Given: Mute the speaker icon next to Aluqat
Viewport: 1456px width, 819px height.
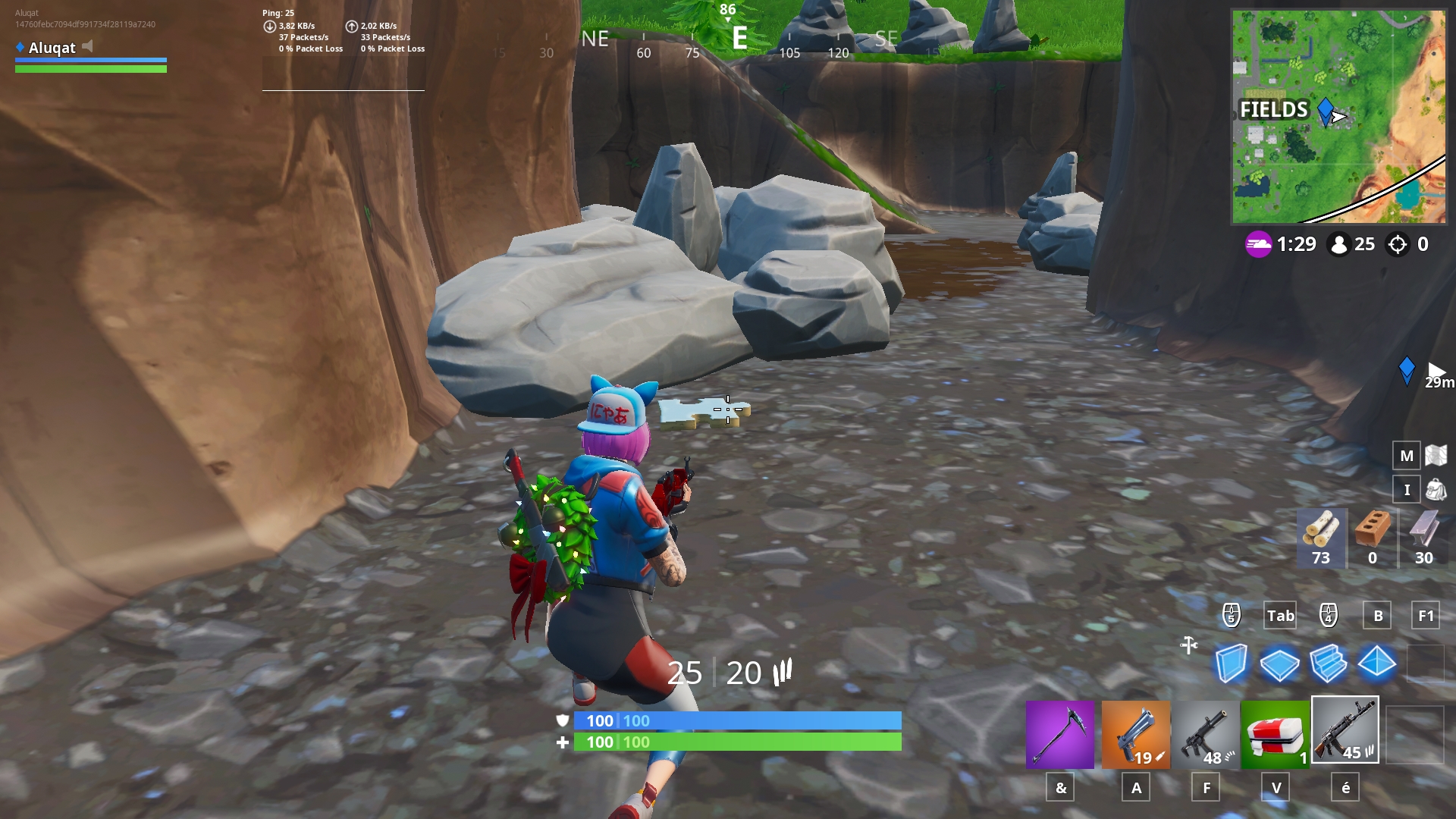Looking at the screenshot, I should (x=89, y=48).
